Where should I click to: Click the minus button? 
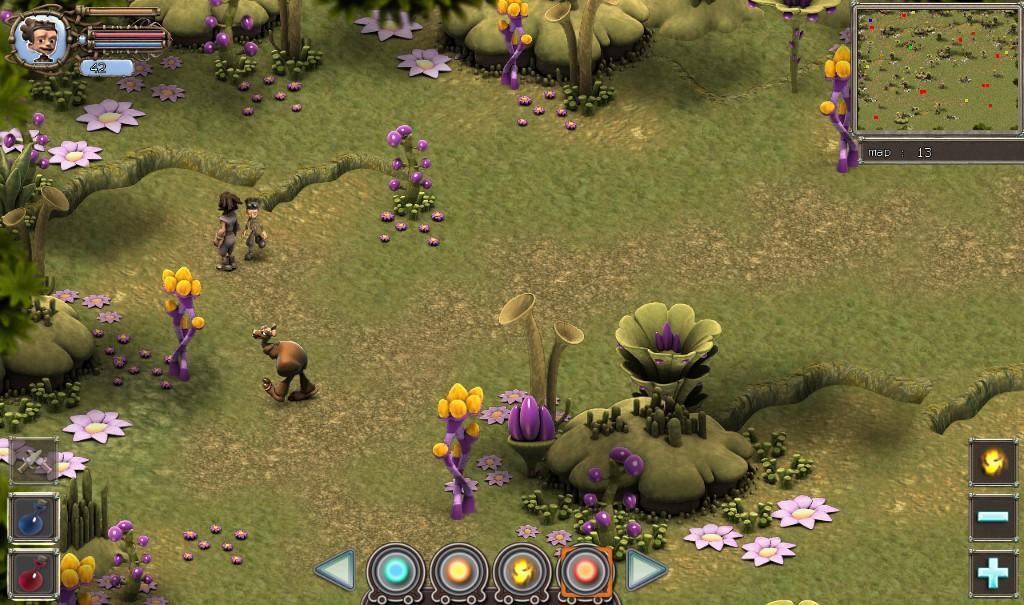click(x=993, y=518)
